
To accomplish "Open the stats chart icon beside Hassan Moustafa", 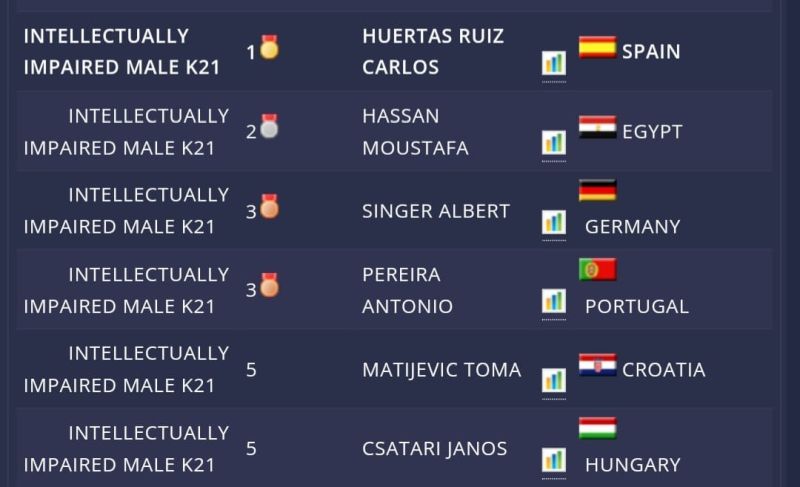I will pos(554,142).
